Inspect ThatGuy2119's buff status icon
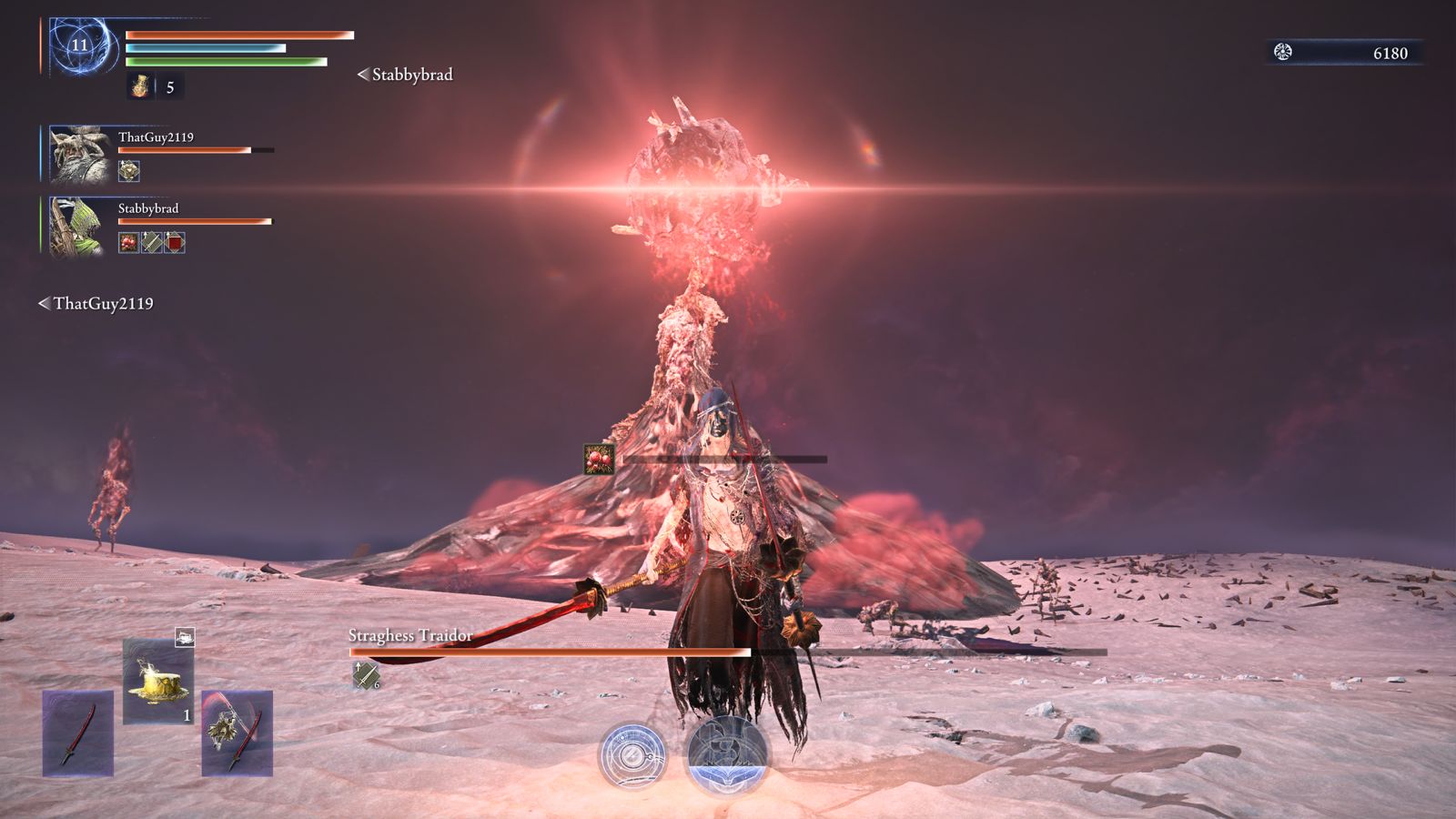 (x=129, y=170)
